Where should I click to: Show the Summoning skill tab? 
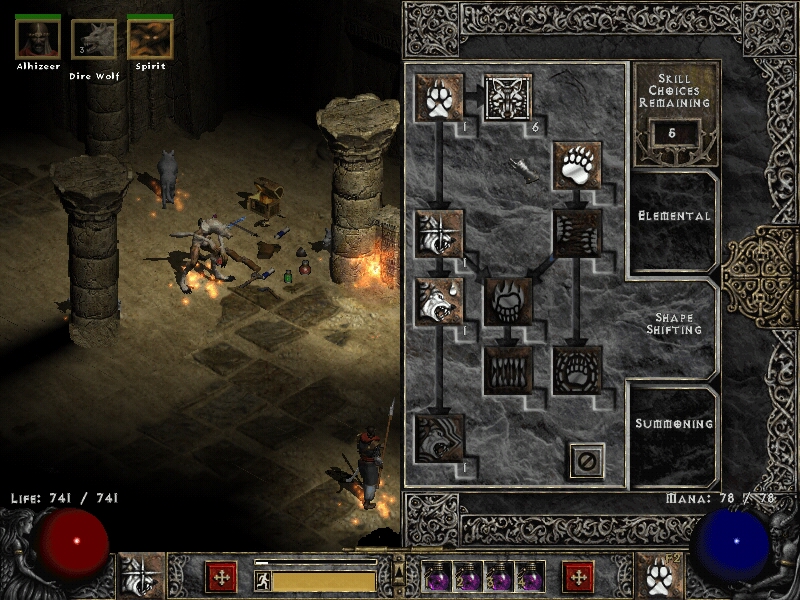tap(674, 424)
